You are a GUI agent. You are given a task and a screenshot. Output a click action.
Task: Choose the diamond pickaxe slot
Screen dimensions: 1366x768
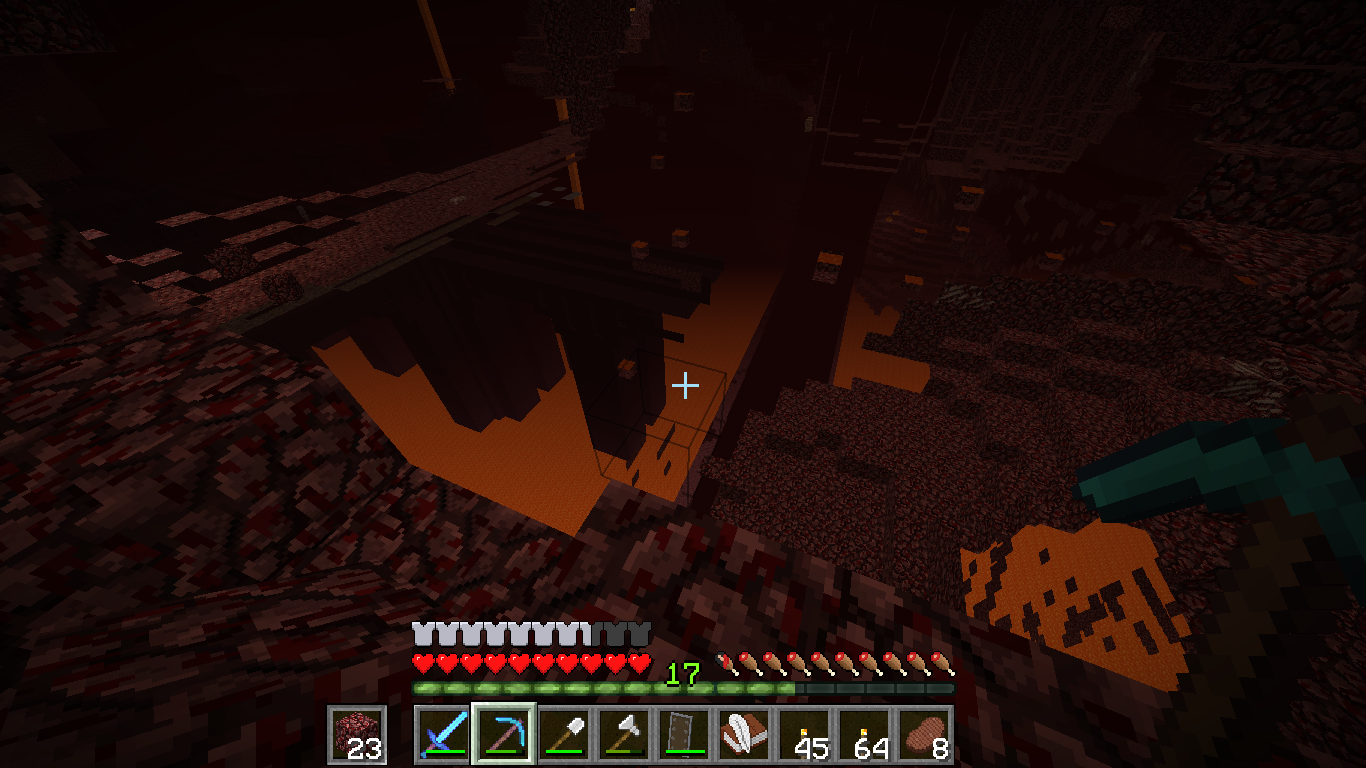504,735
